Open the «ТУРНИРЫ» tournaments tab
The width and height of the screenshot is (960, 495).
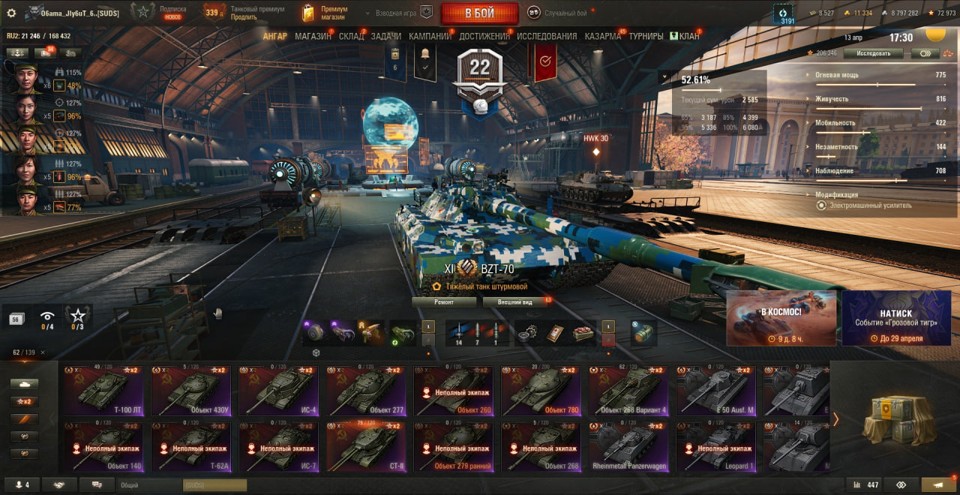[646, 36]
